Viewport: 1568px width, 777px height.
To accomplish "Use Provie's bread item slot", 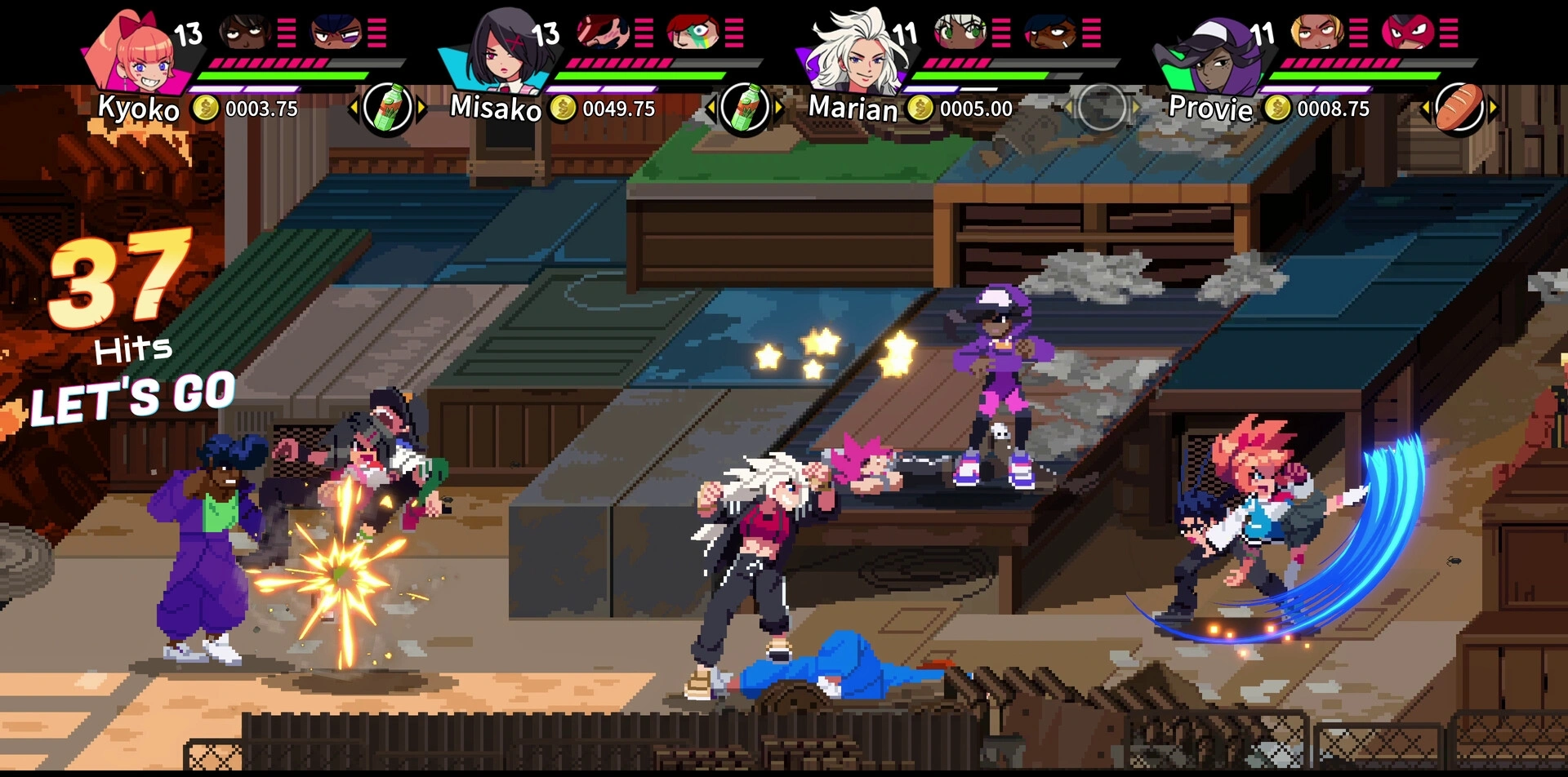I will point(1459,107).
